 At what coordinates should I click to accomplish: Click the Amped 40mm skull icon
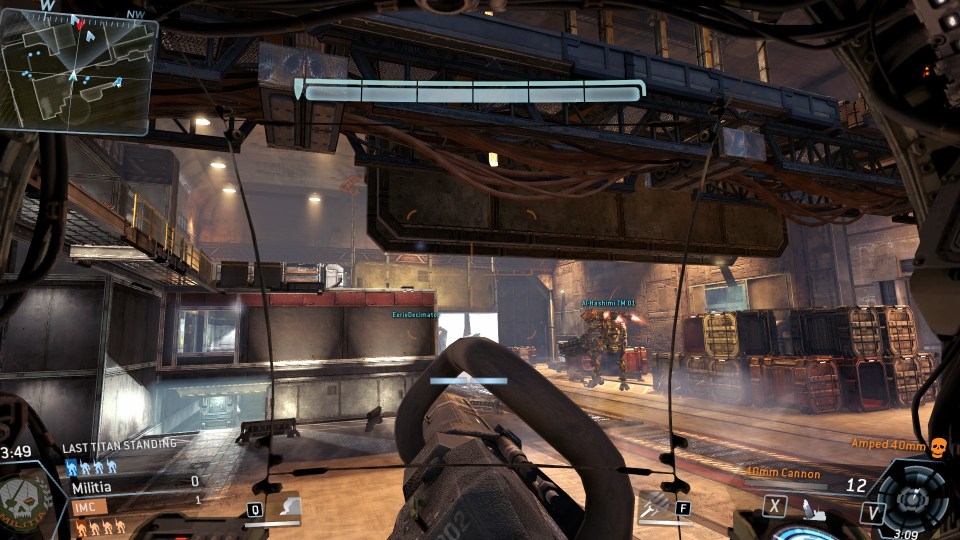pyautogui.click(x=937, y=447)
